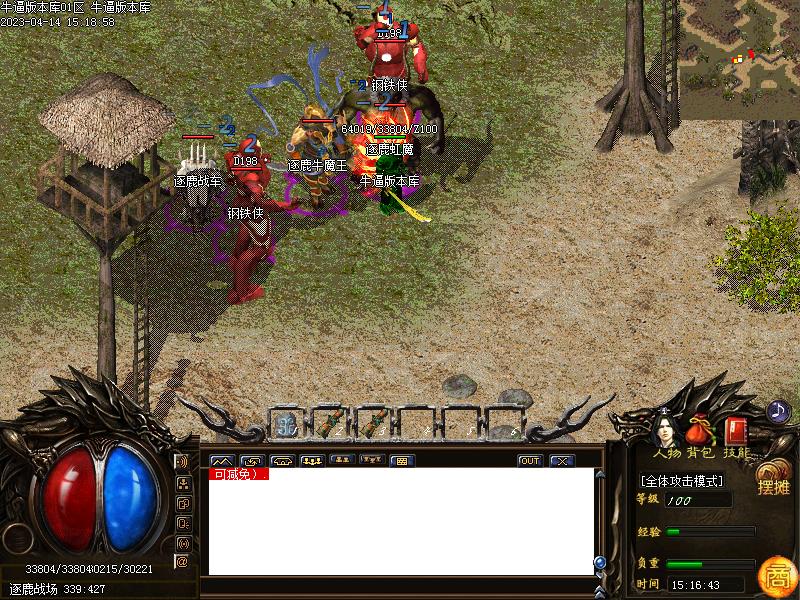Open the 背包 backpack bag
This screenshot has width=800, height=600.
pyautogui.click(x=702, y=432)
